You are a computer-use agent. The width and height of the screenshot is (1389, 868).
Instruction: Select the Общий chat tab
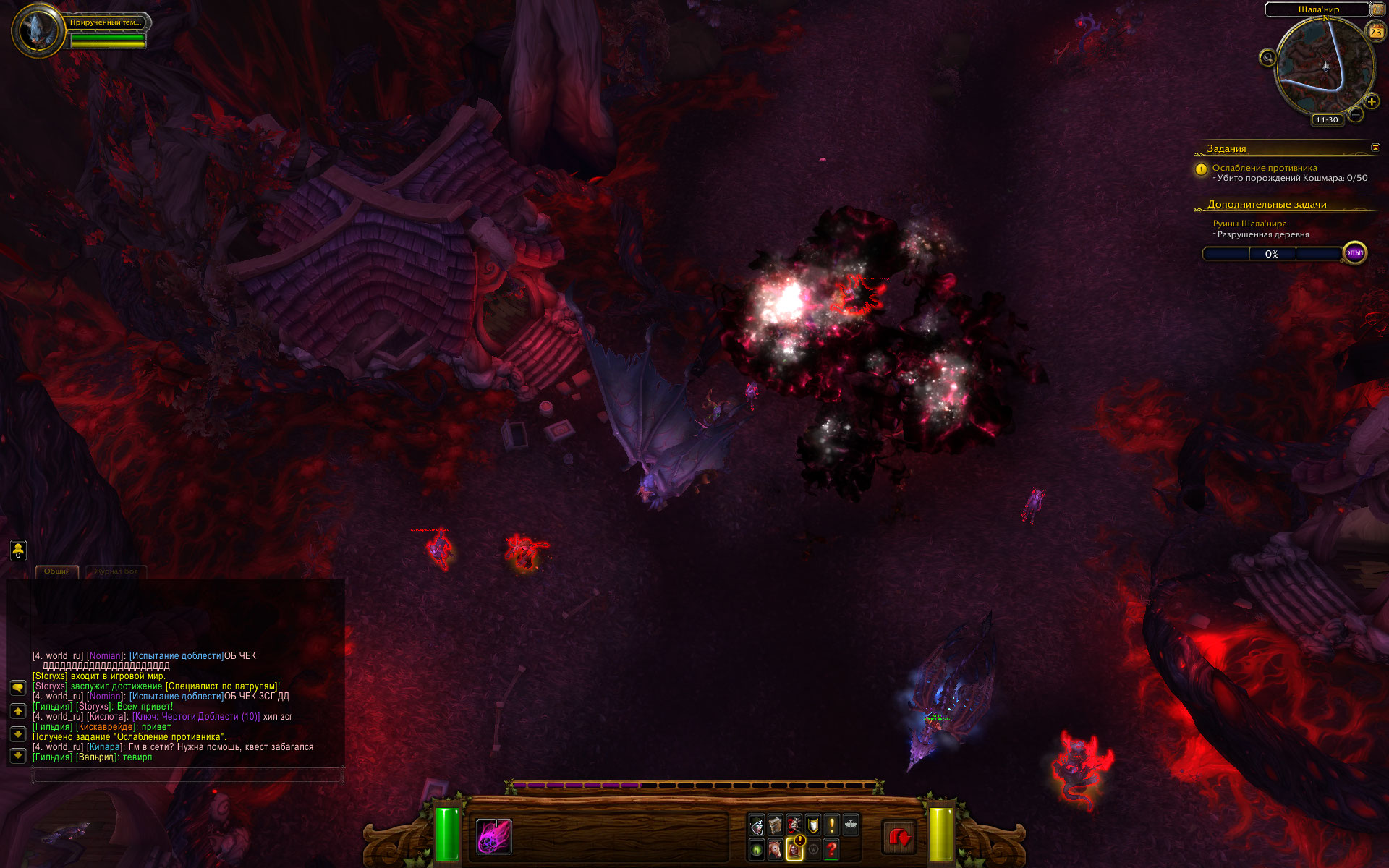point(57,571)
